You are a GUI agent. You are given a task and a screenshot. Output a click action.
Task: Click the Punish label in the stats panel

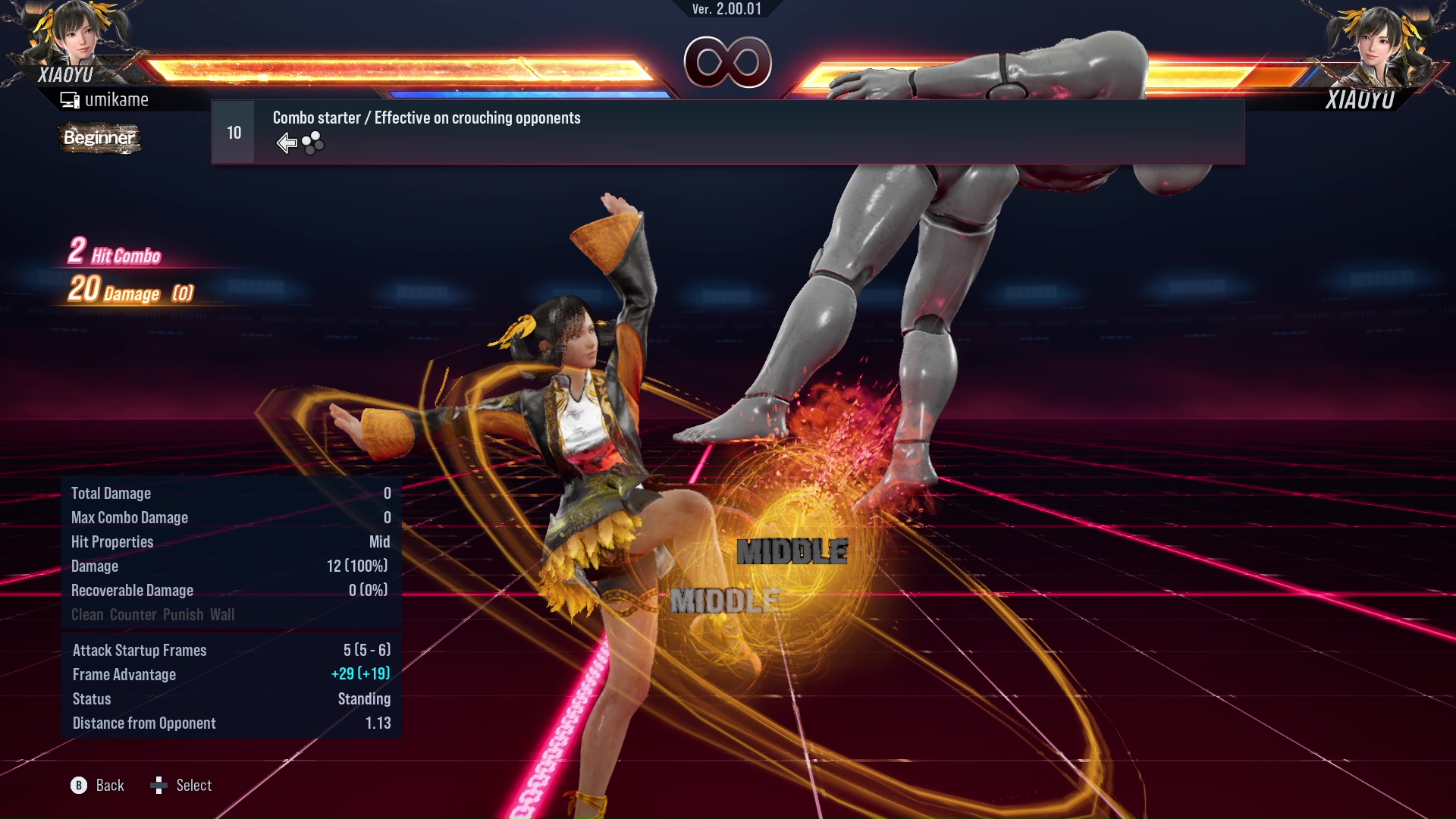point(181,614)
